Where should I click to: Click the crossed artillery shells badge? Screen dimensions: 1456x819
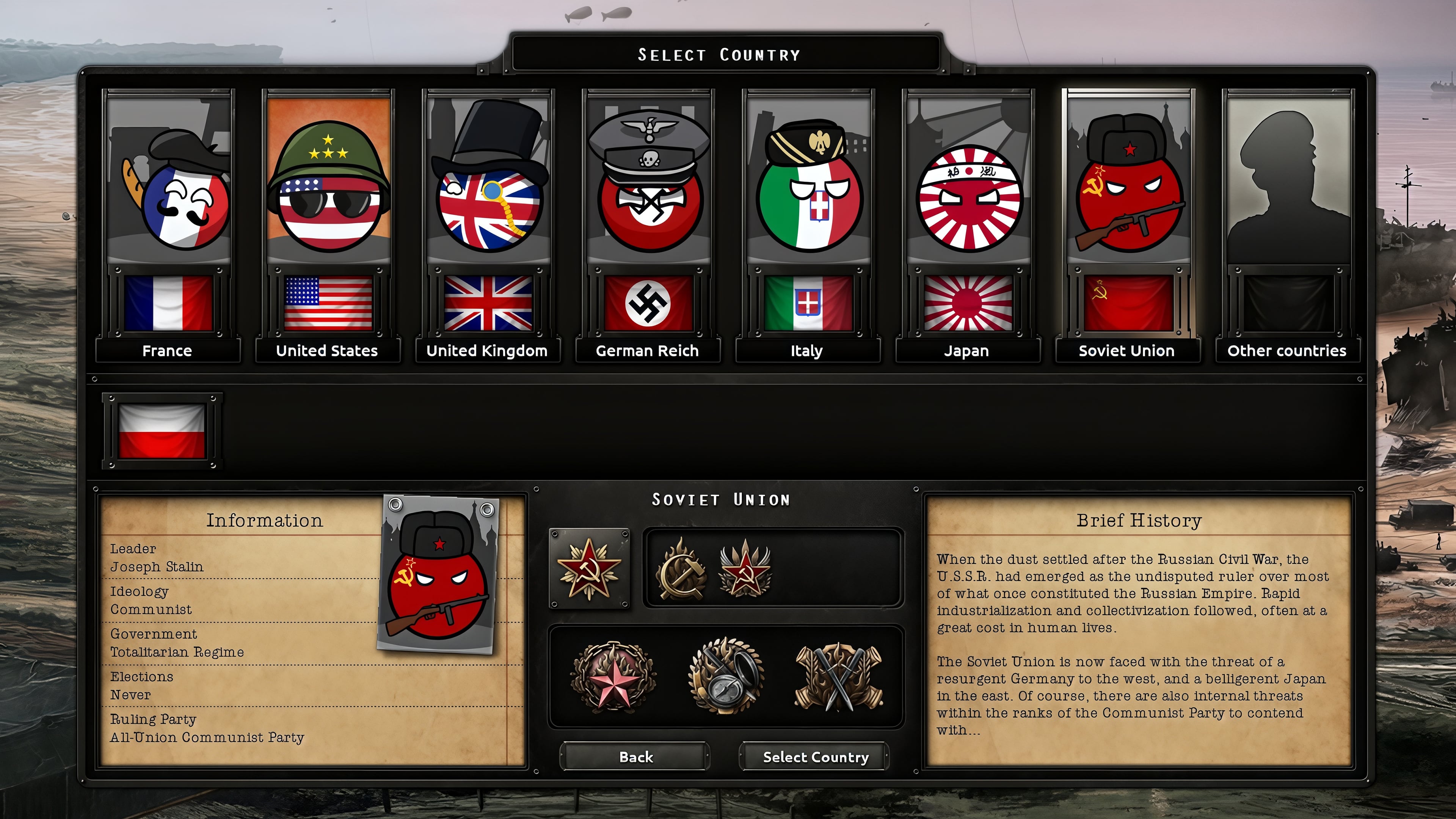pyautogui.click(x=839, y=676)
